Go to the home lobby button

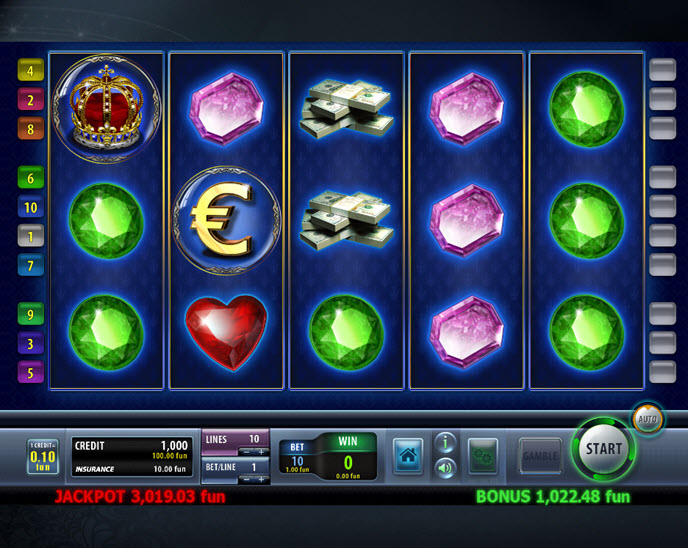tap(407, 455)
